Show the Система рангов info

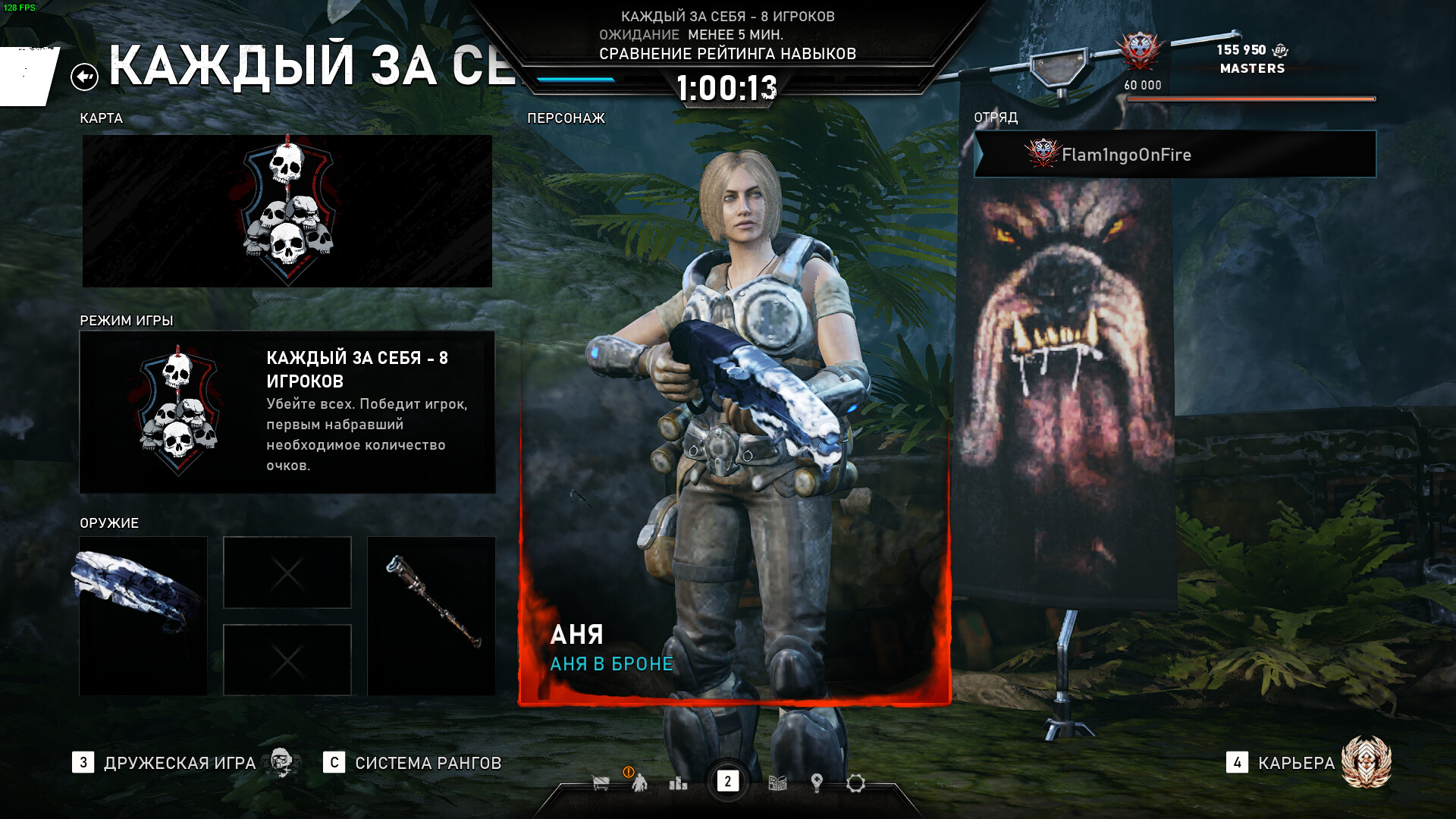click(427, 763)
